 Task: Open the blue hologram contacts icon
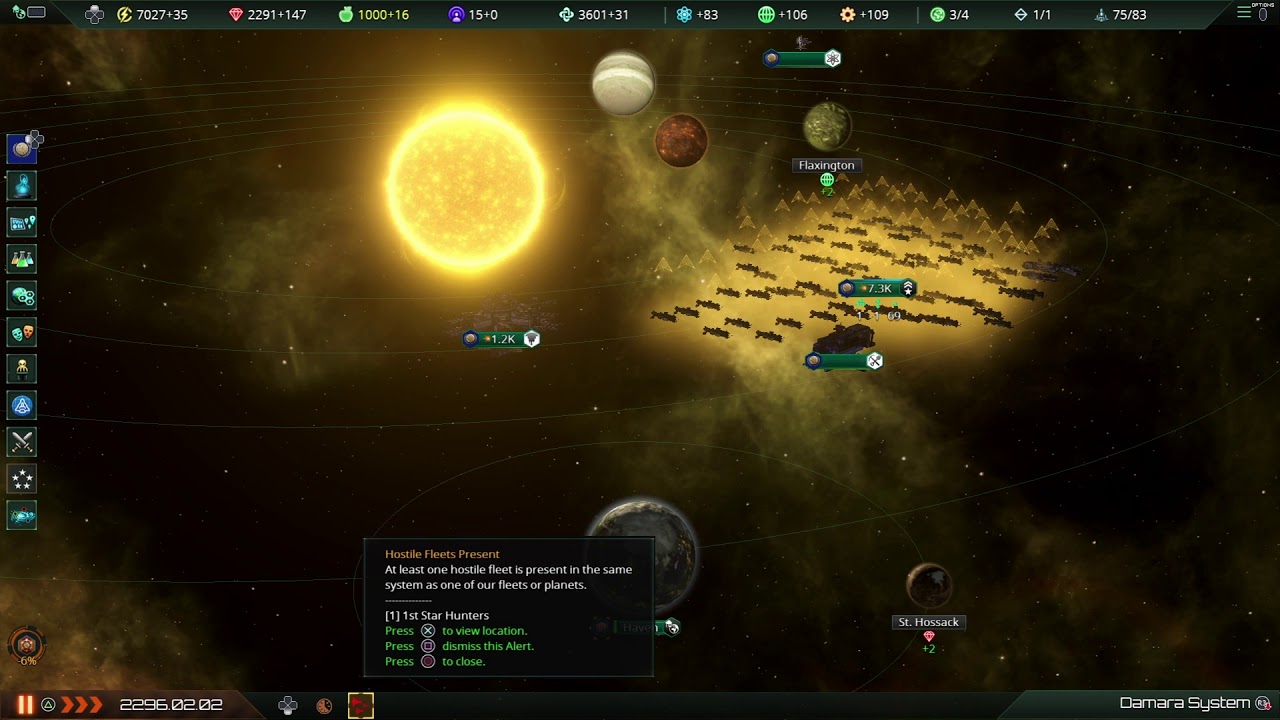click(22, 185)
